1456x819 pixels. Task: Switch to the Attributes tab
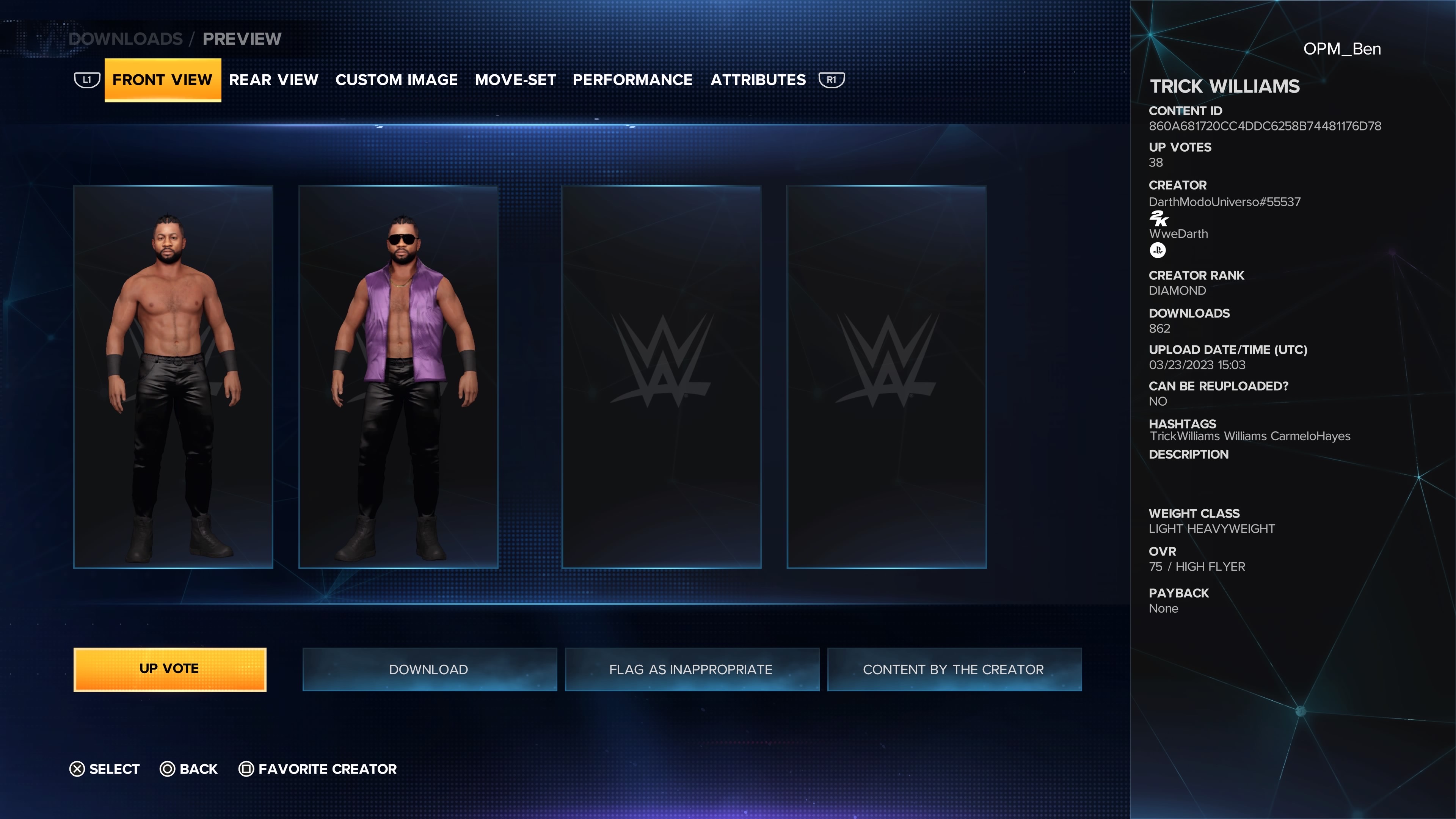(x=758, y=80)
